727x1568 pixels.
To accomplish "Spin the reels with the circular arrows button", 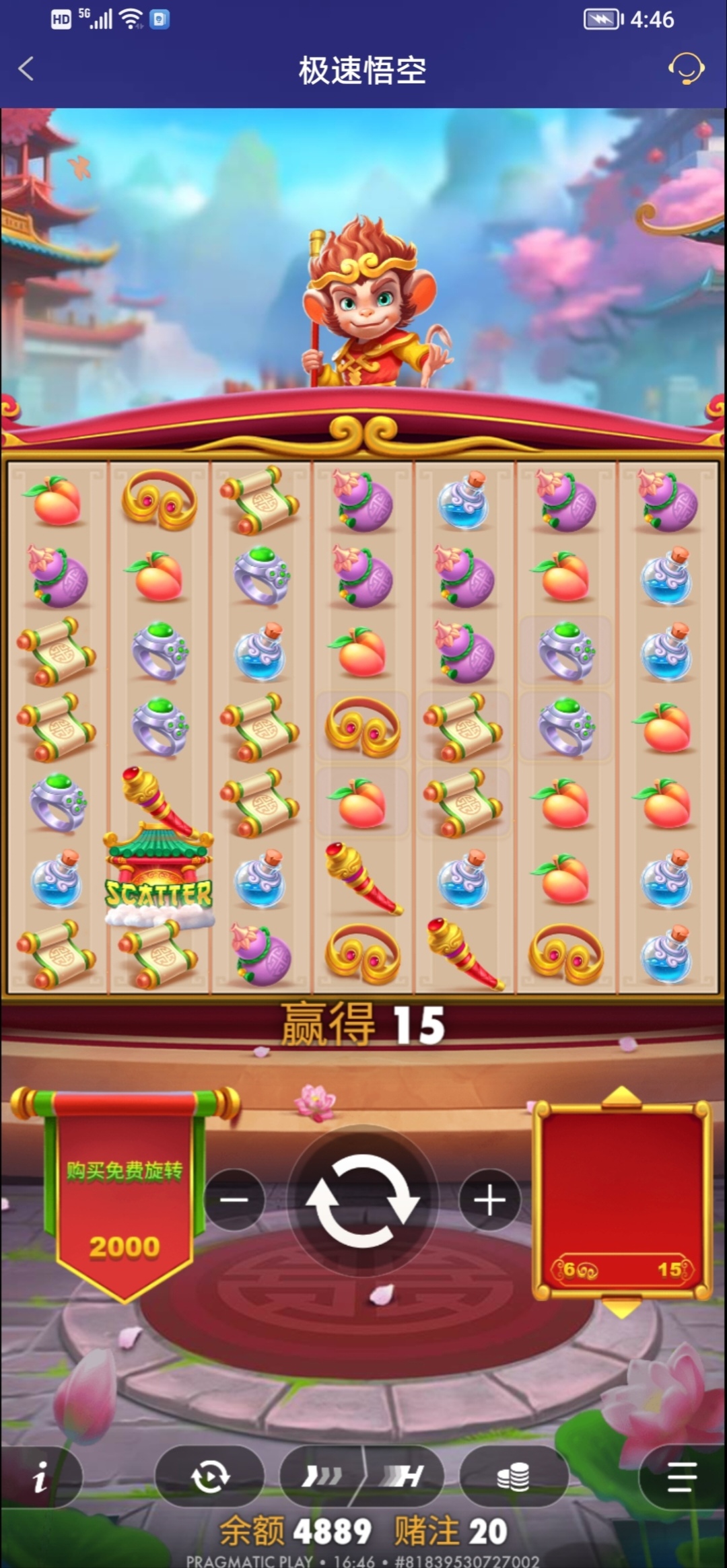I will point(363,1200).
